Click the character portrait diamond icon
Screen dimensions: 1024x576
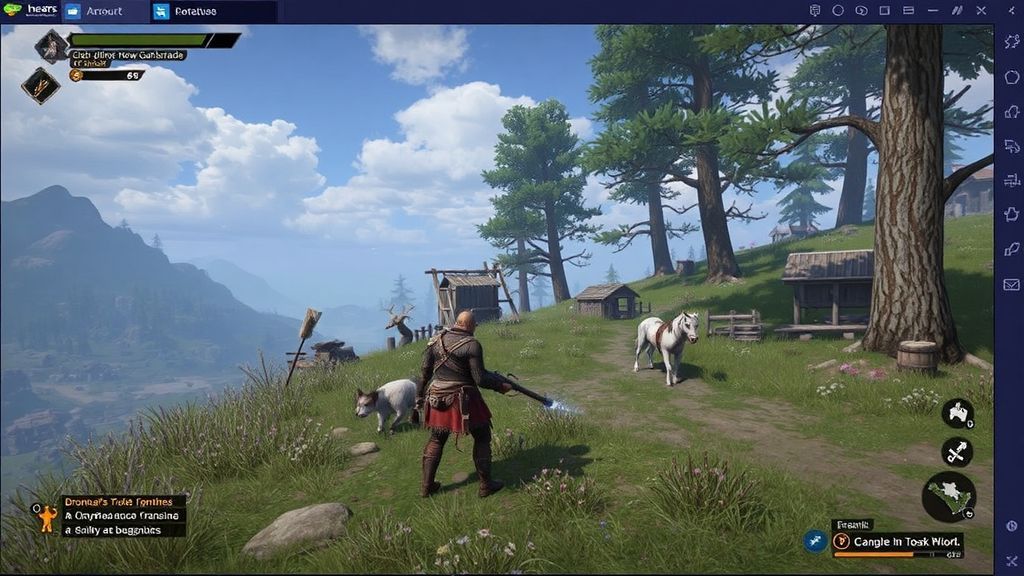click(x=51, y=46)
